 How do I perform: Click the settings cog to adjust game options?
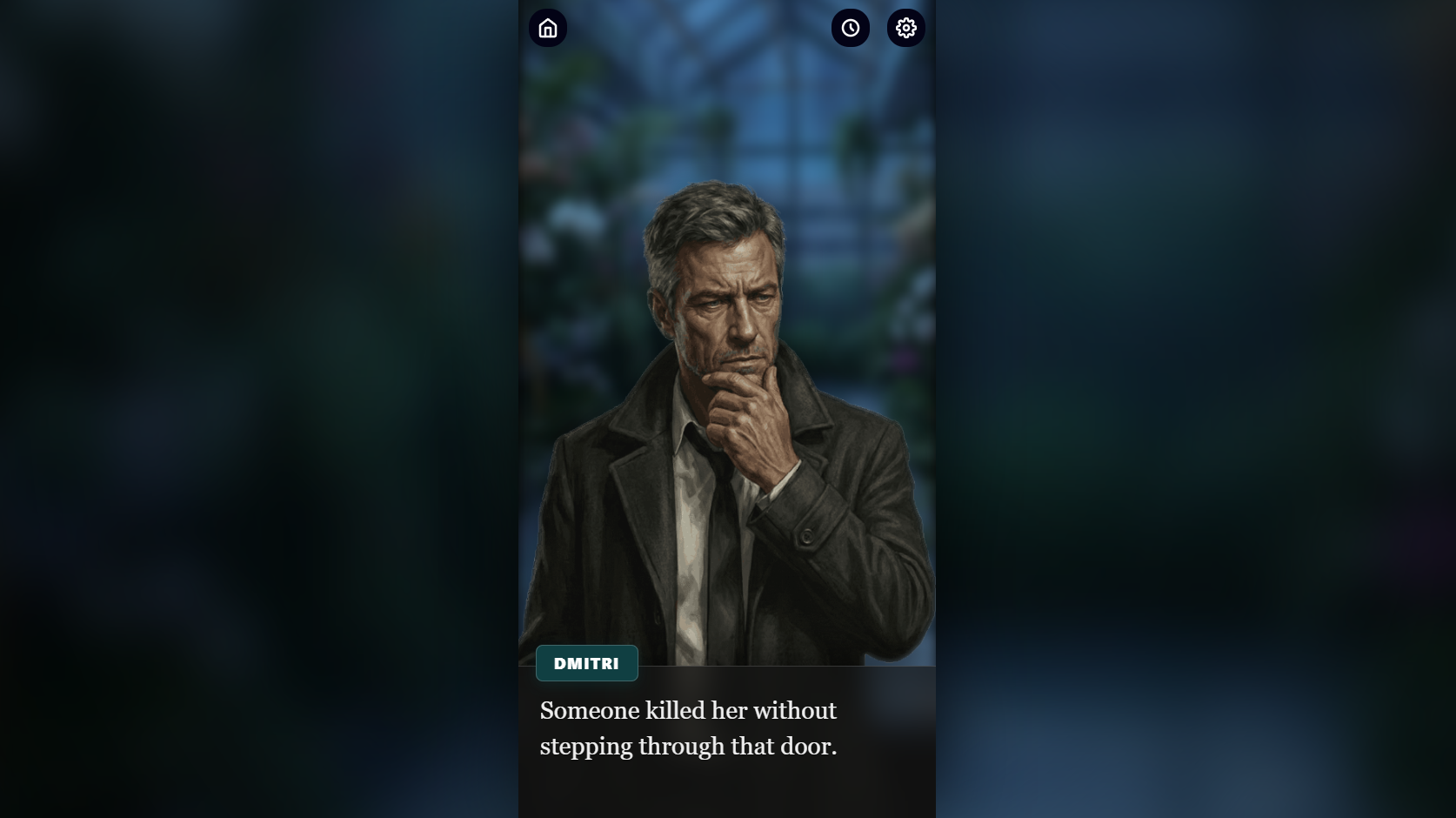(x=905, y=27)
